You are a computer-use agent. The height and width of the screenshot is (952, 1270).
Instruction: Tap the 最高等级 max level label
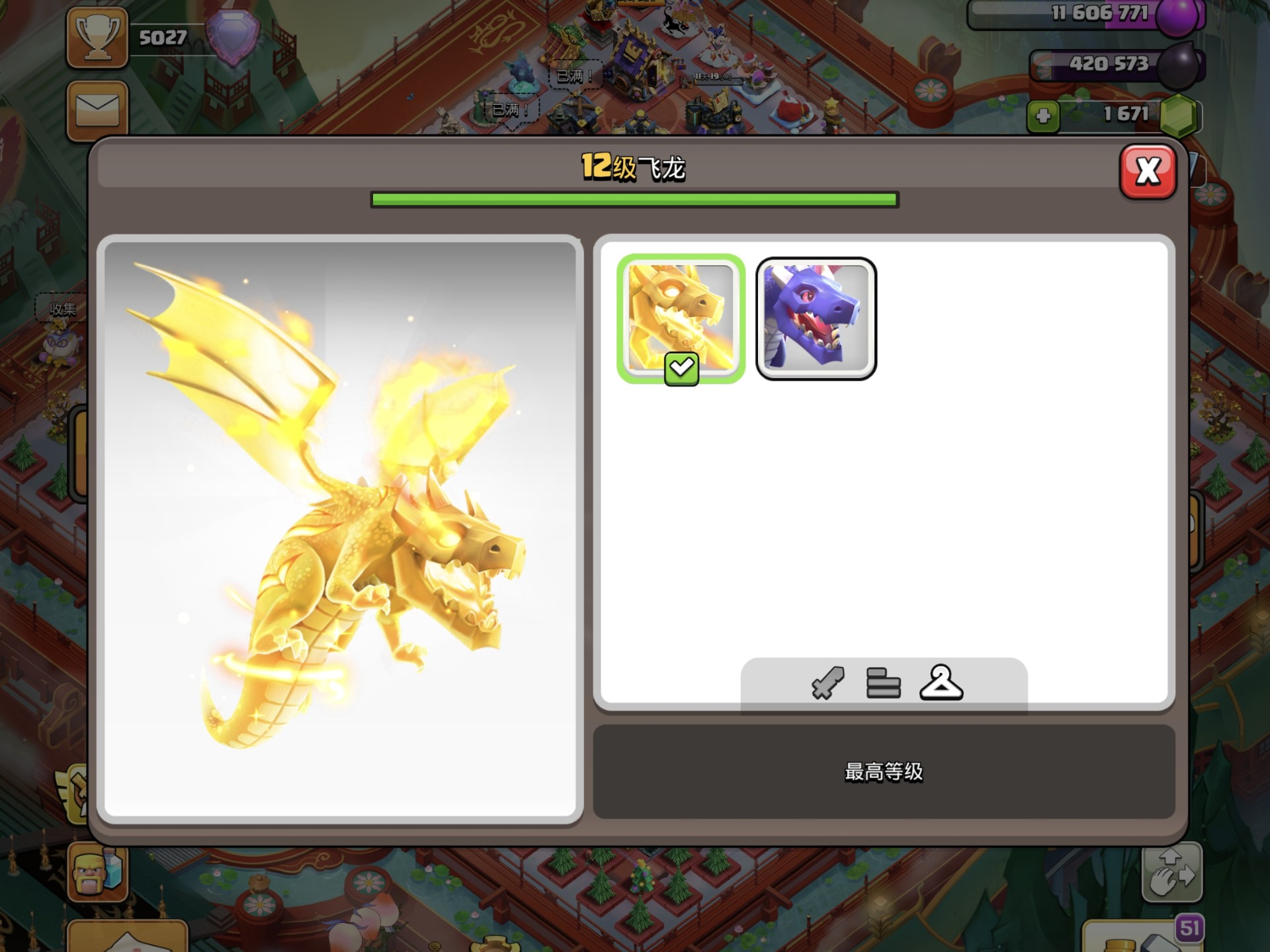[x=884, y=772]
